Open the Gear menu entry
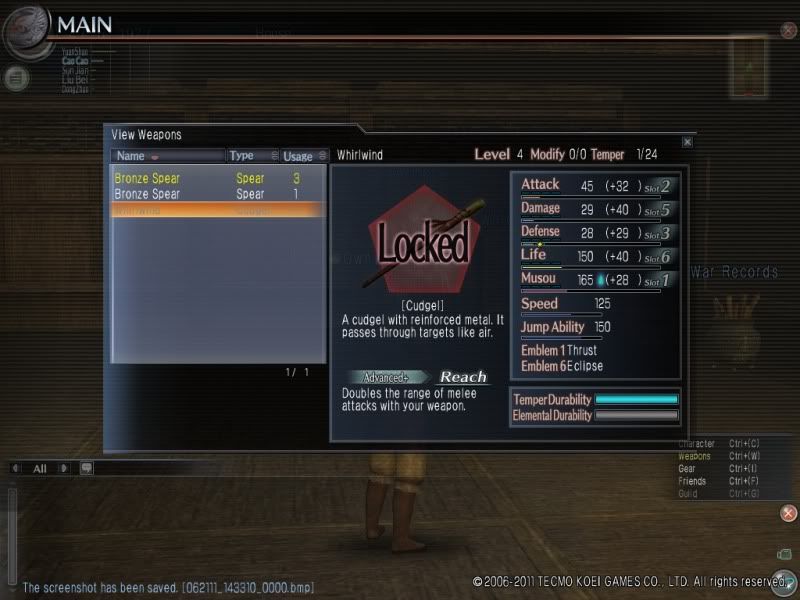The width and height of the screenshot is (800, 600). pos(689,469)
